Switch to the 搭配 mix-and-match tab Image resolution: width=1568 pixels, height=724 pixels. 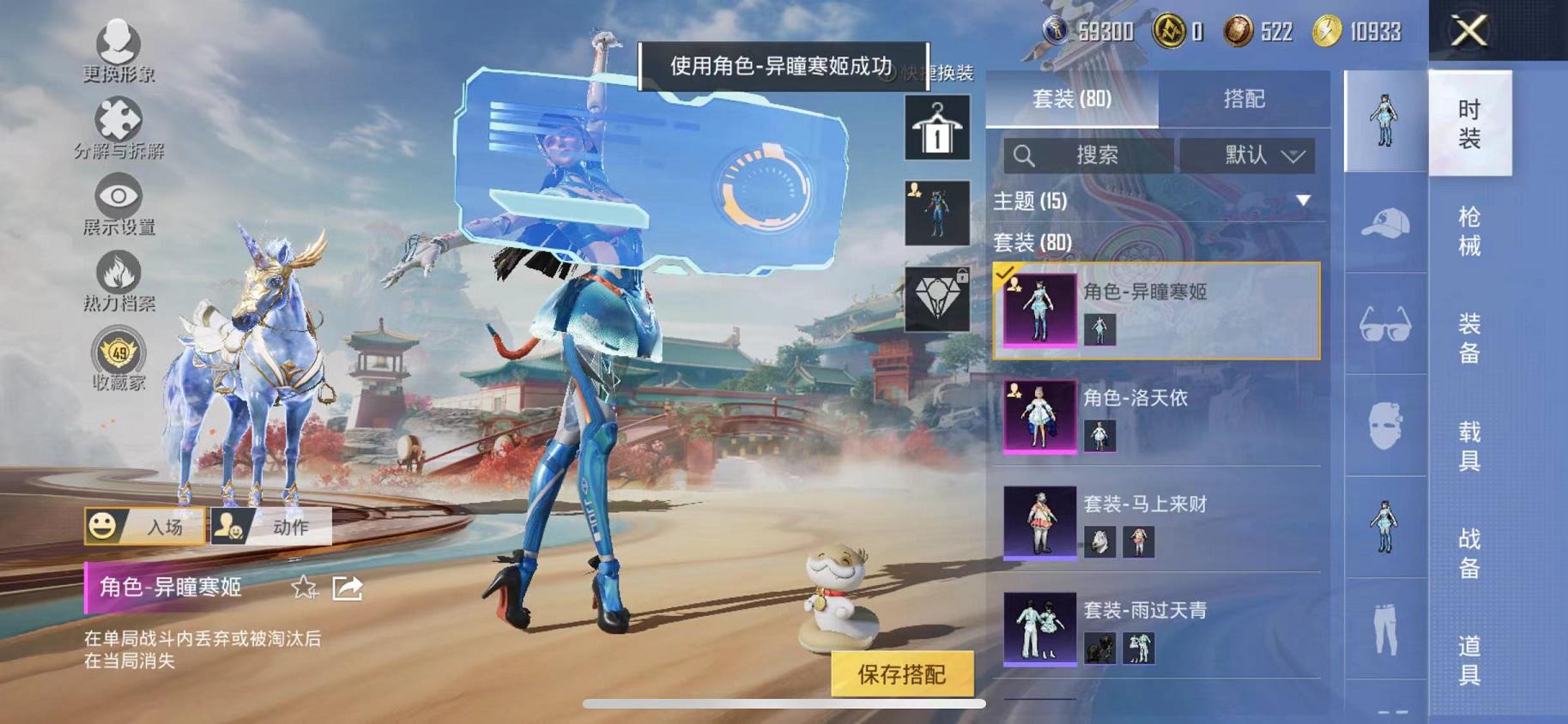pos(1244,99)
